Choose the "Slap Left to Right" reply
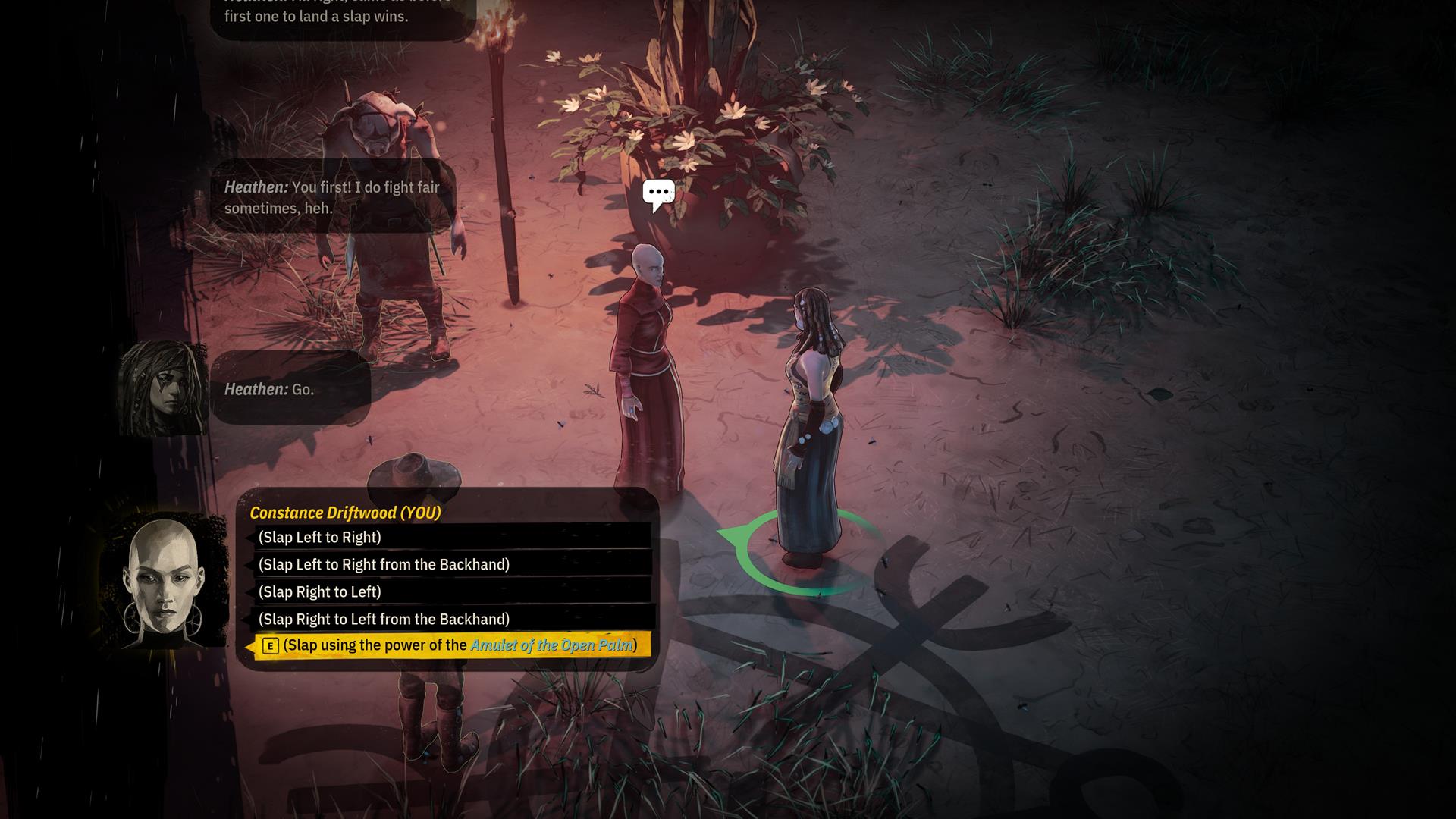Viewport: 1456px width, 819px height. tap(320, 538)
